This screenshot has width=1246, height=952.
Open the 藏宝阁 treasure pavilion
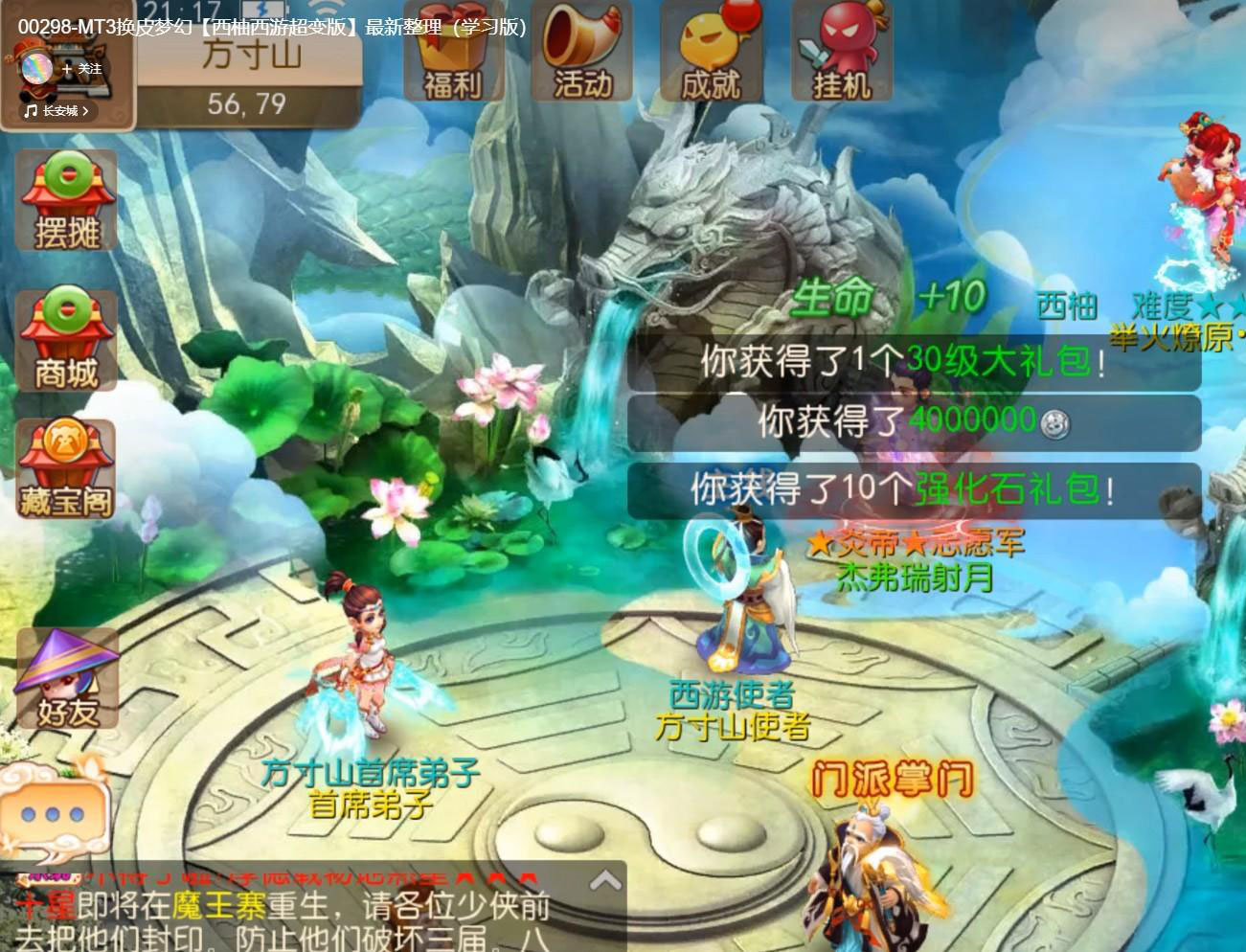point(66,469)
